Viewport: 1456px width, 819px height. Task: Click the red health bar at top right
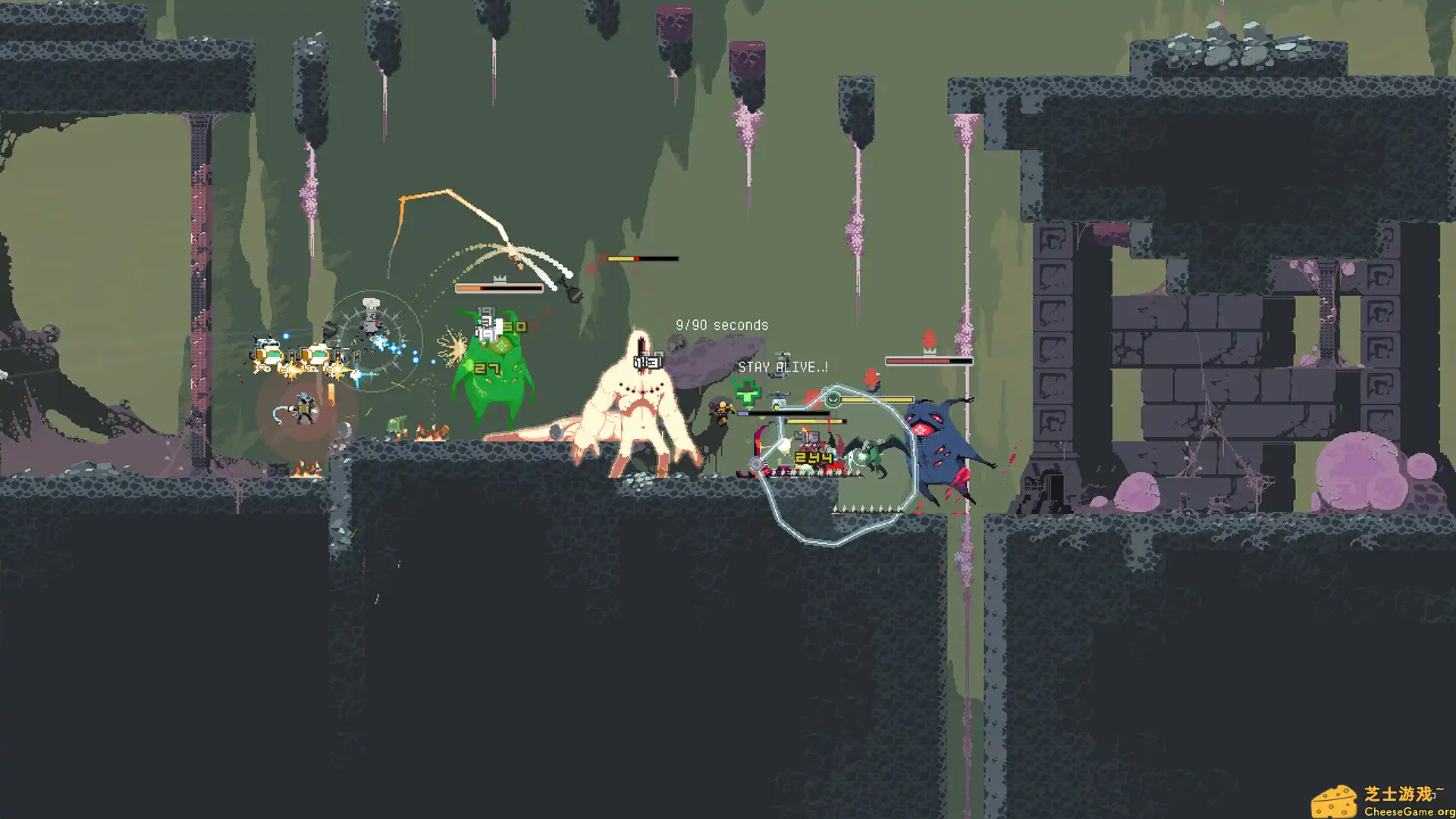(x=929, y=362)
